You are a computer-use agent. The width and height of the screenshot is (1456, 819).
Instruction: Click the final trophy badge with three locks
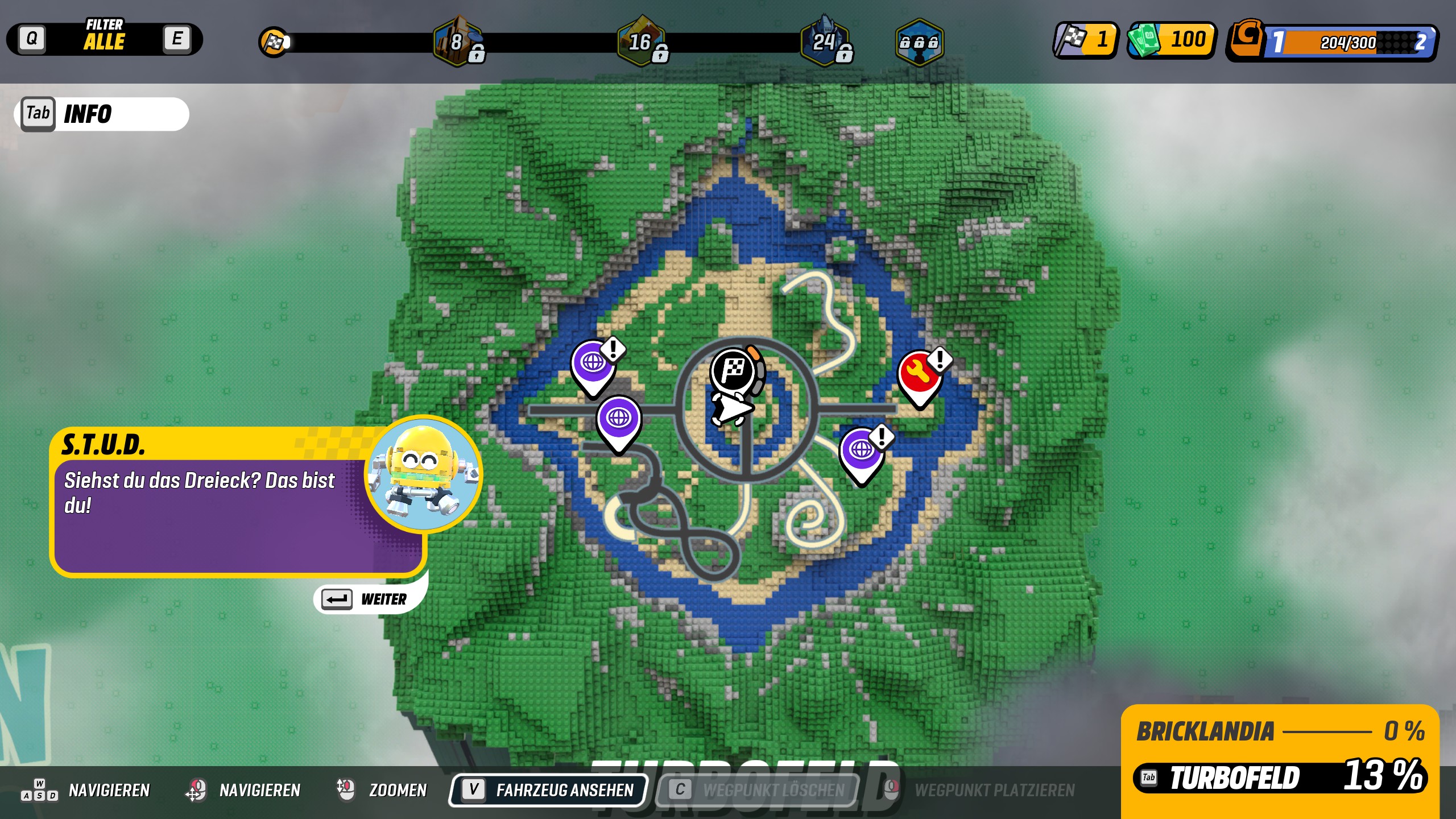point(919,42)
